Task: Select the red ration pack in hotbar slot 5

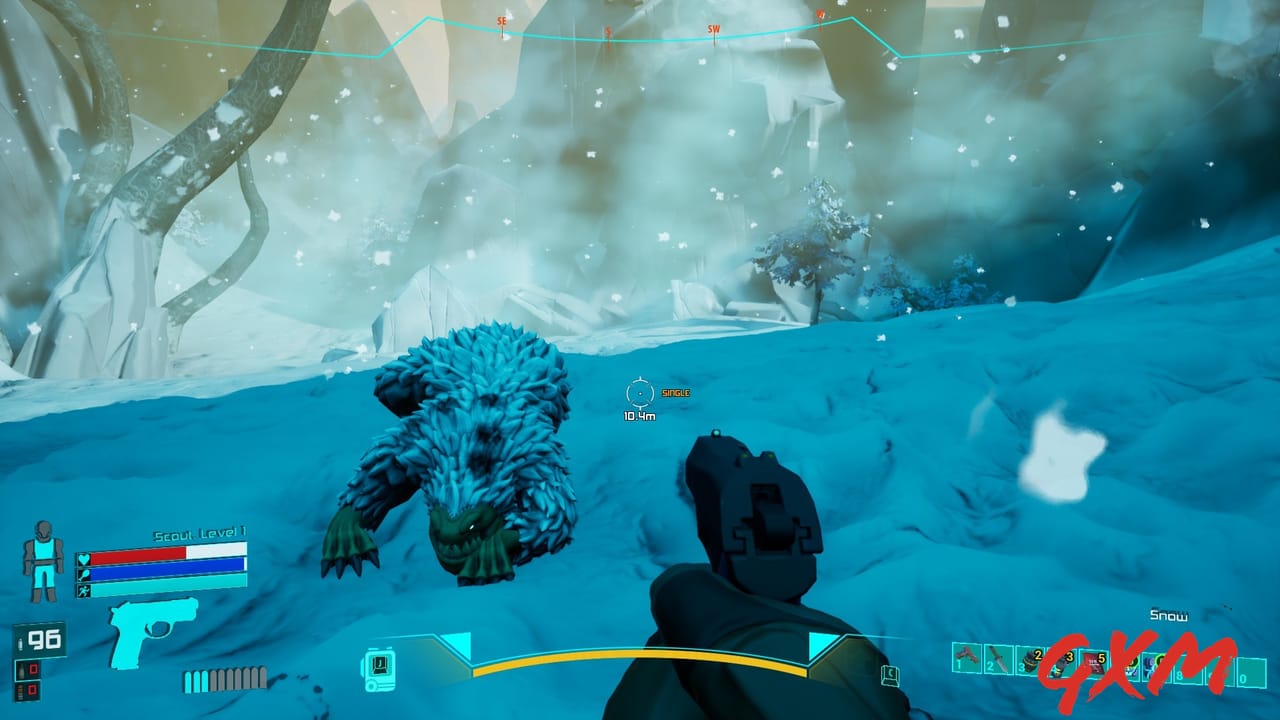Action: tap(1093, 662)
